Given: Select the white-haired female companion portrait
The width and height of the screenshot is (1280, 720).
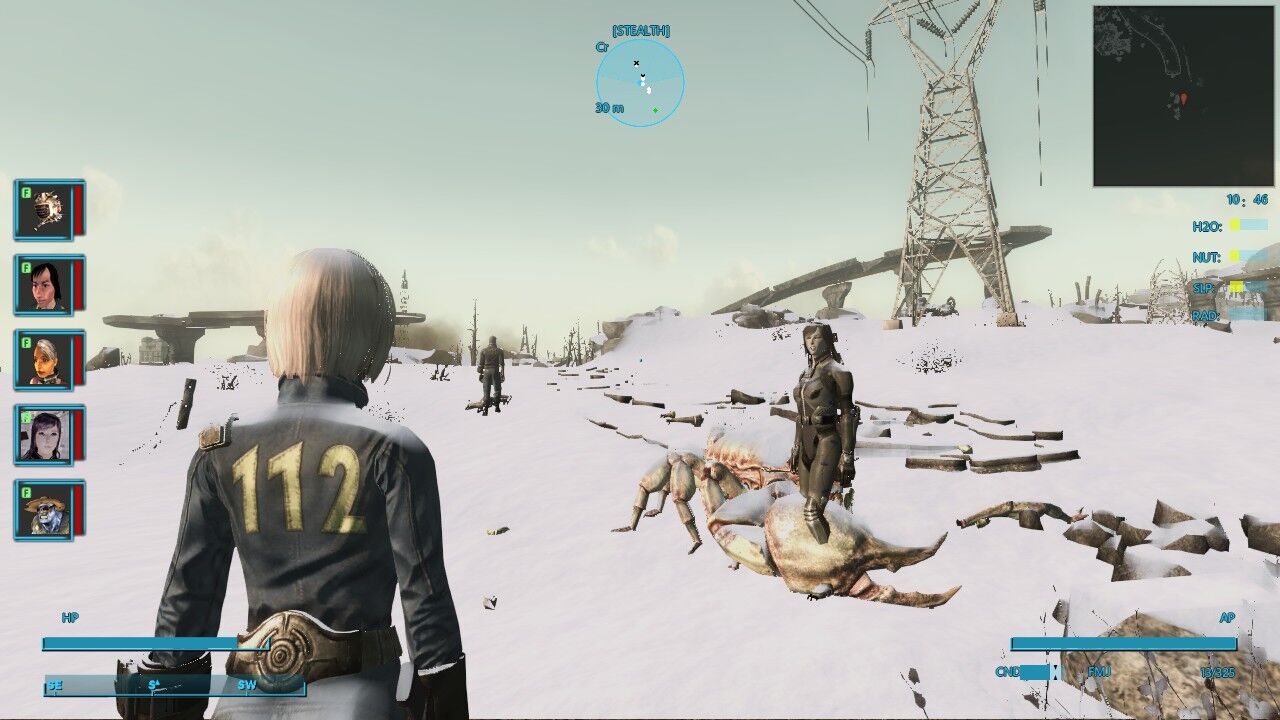Looking at the screenshot, I should [x=45, y=360].
